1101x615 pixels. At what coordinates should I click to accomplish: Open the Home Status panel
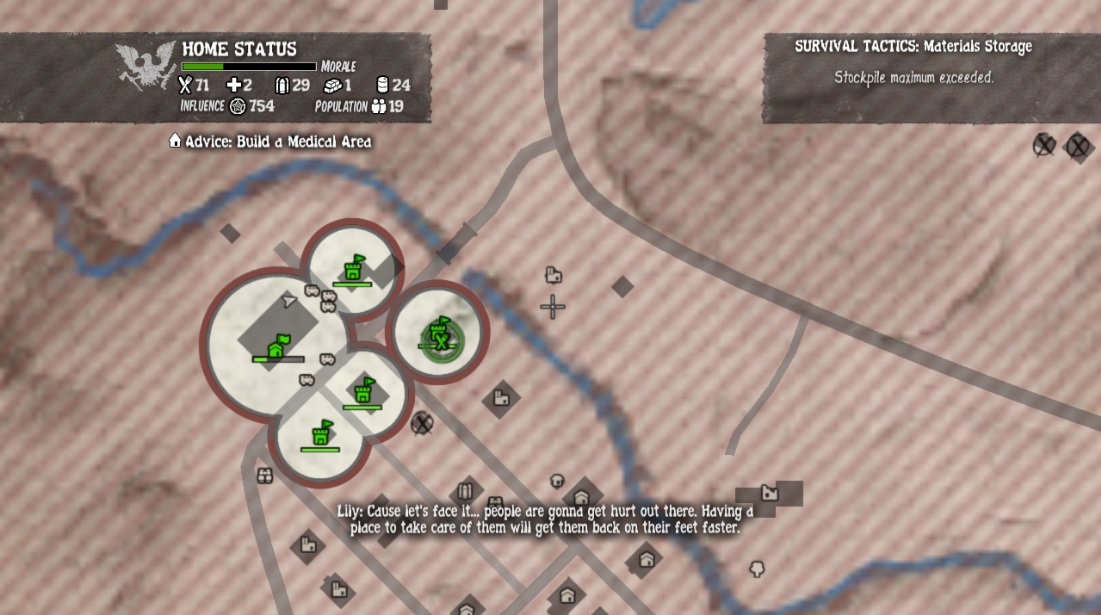[x=238, y=50]
